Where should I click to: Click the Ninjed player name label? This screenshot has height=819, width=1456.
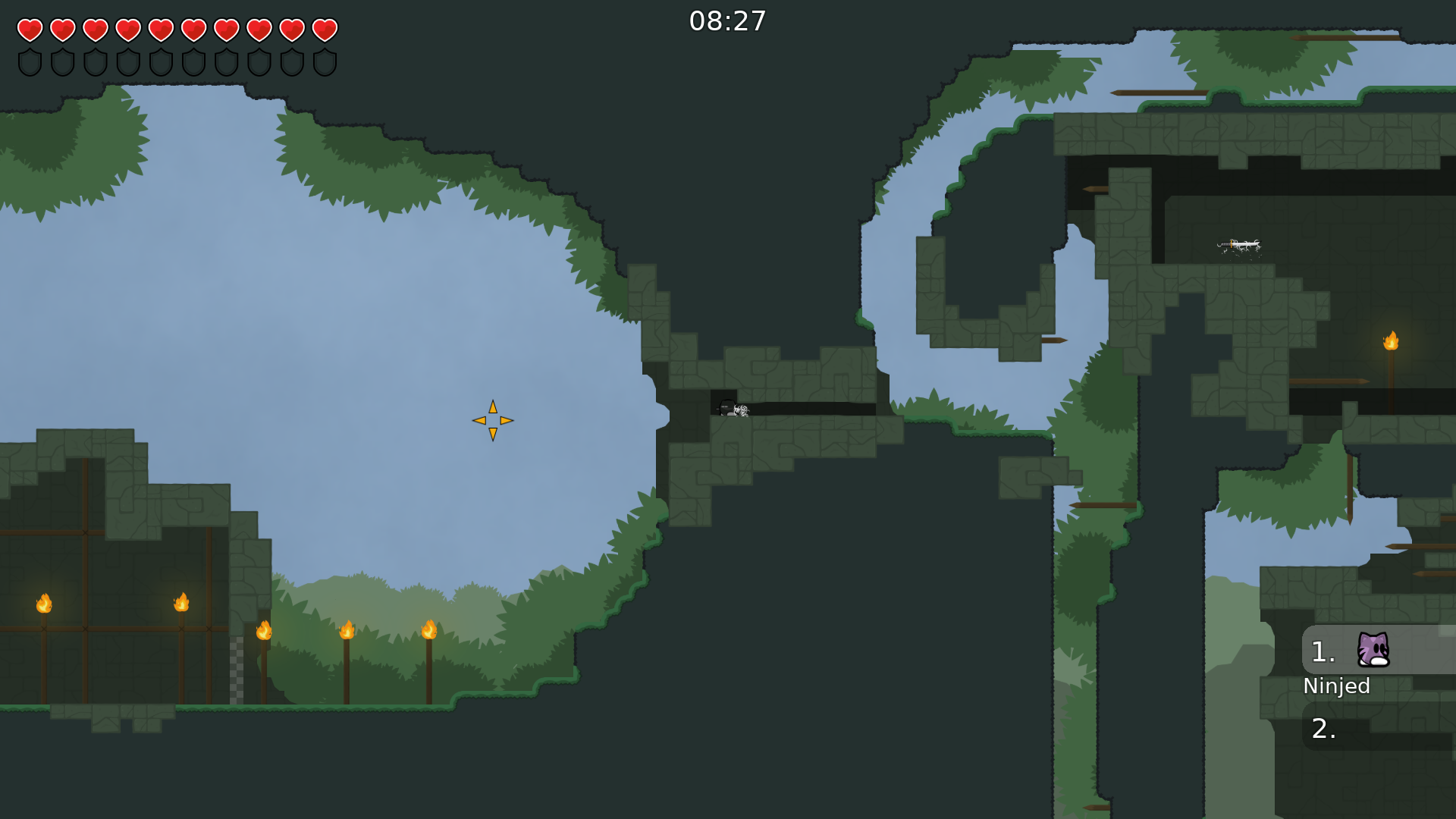pos(1336,686)
